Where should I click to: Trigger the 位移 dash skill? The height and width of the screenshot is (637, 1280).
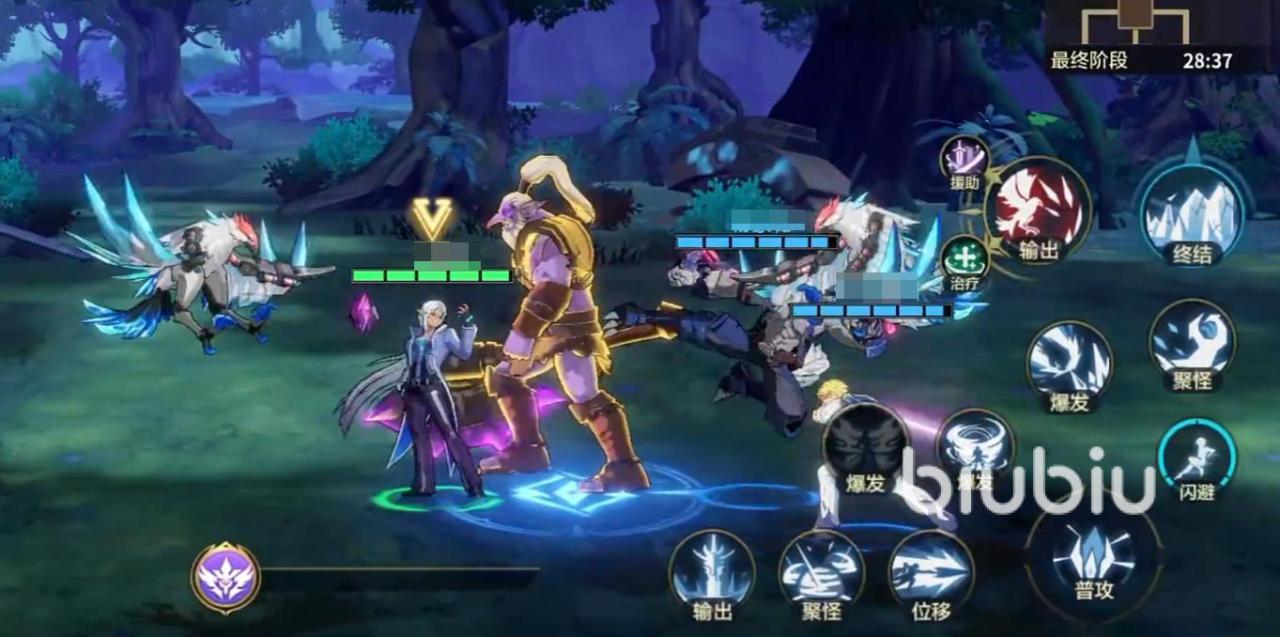click(x=931, y=572)
